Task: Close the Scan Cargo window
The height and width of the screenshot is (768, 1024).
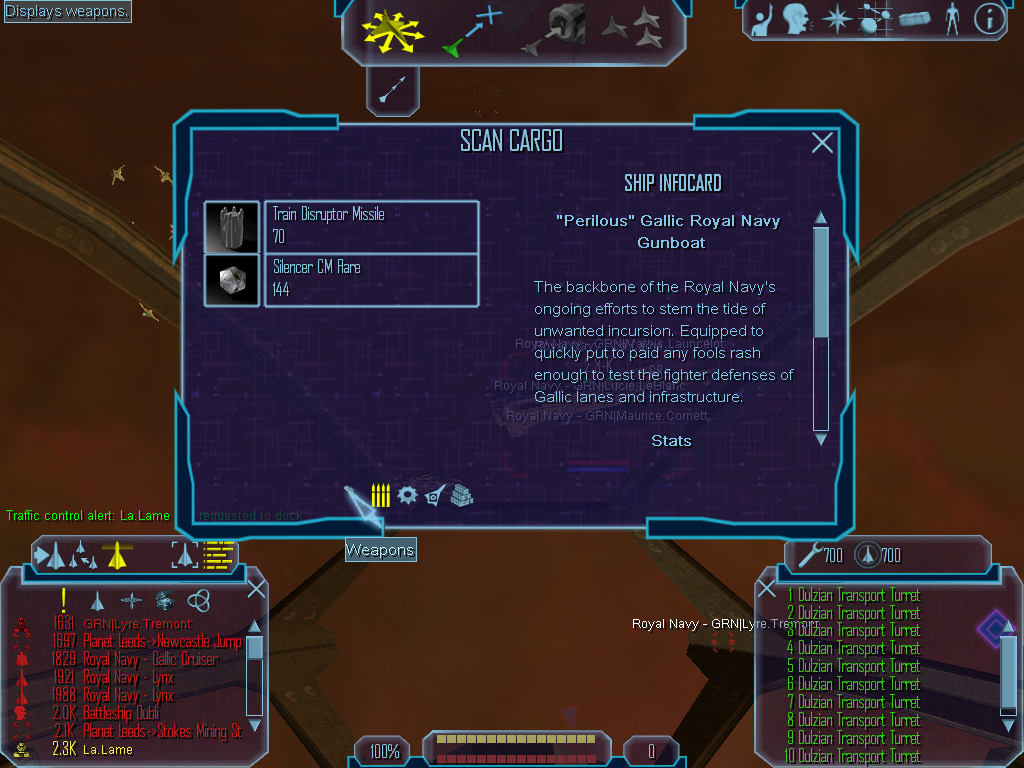Action: (x=822, y=143)
